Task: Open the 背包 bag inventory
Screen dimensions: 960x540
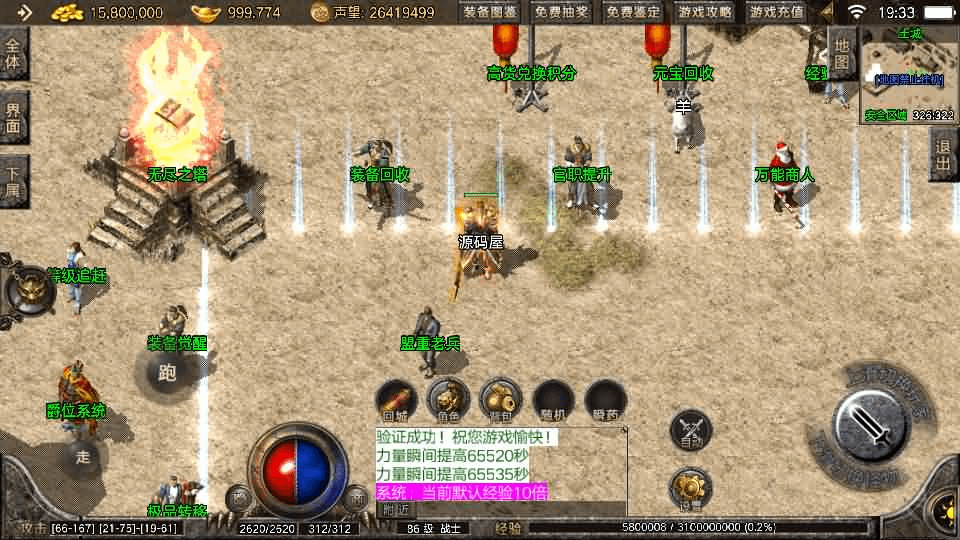Action: pos(501,400)
